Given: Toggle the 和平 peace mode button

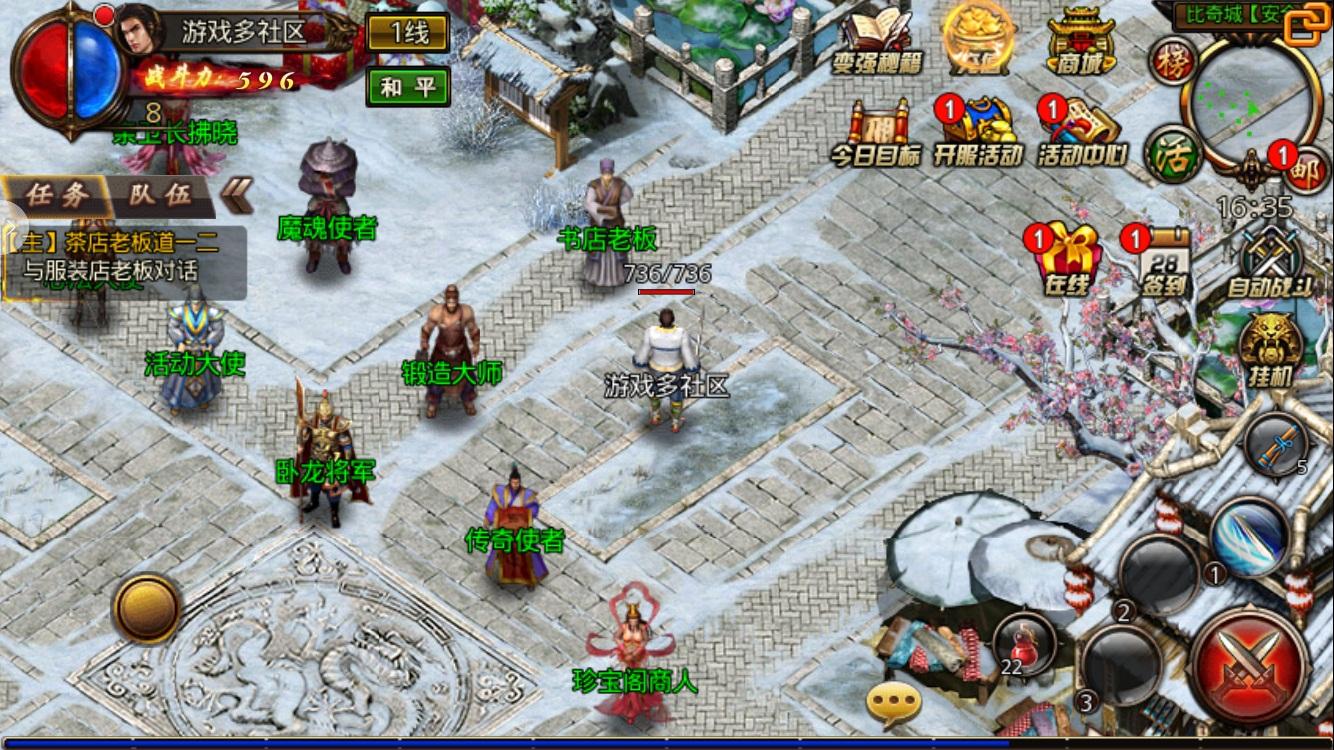Looking at the screenshot, I should pyautogui.click(x=408, y=87).
